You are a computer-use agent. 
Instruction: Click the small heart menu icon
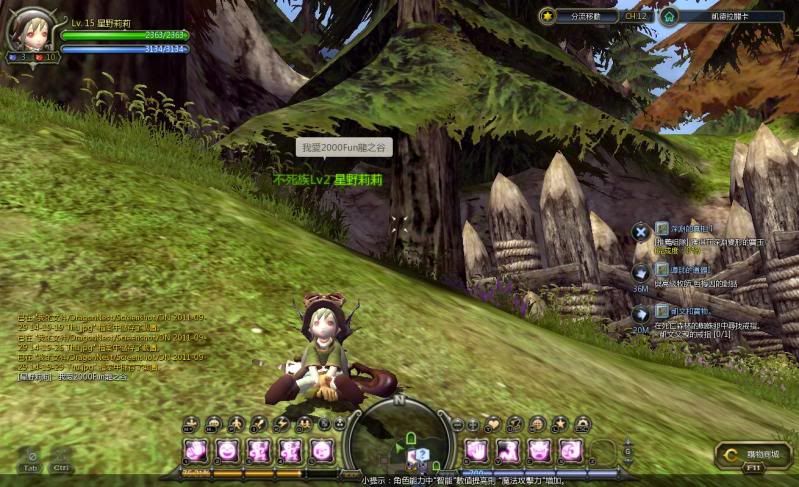[495, 425]
